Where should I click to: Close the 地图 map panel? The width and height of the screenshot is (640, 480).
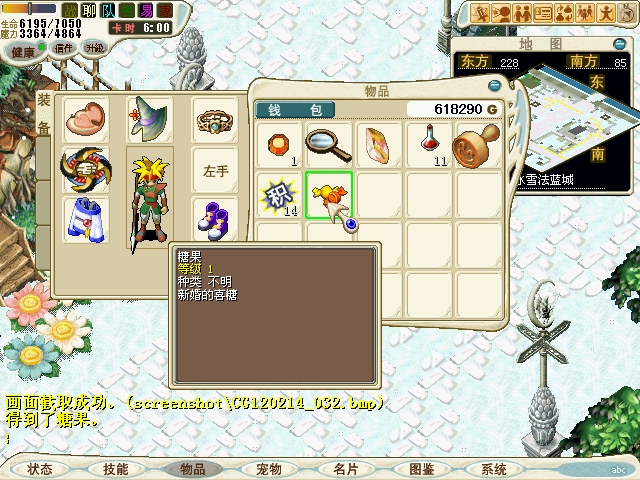(x=620, y=43)
